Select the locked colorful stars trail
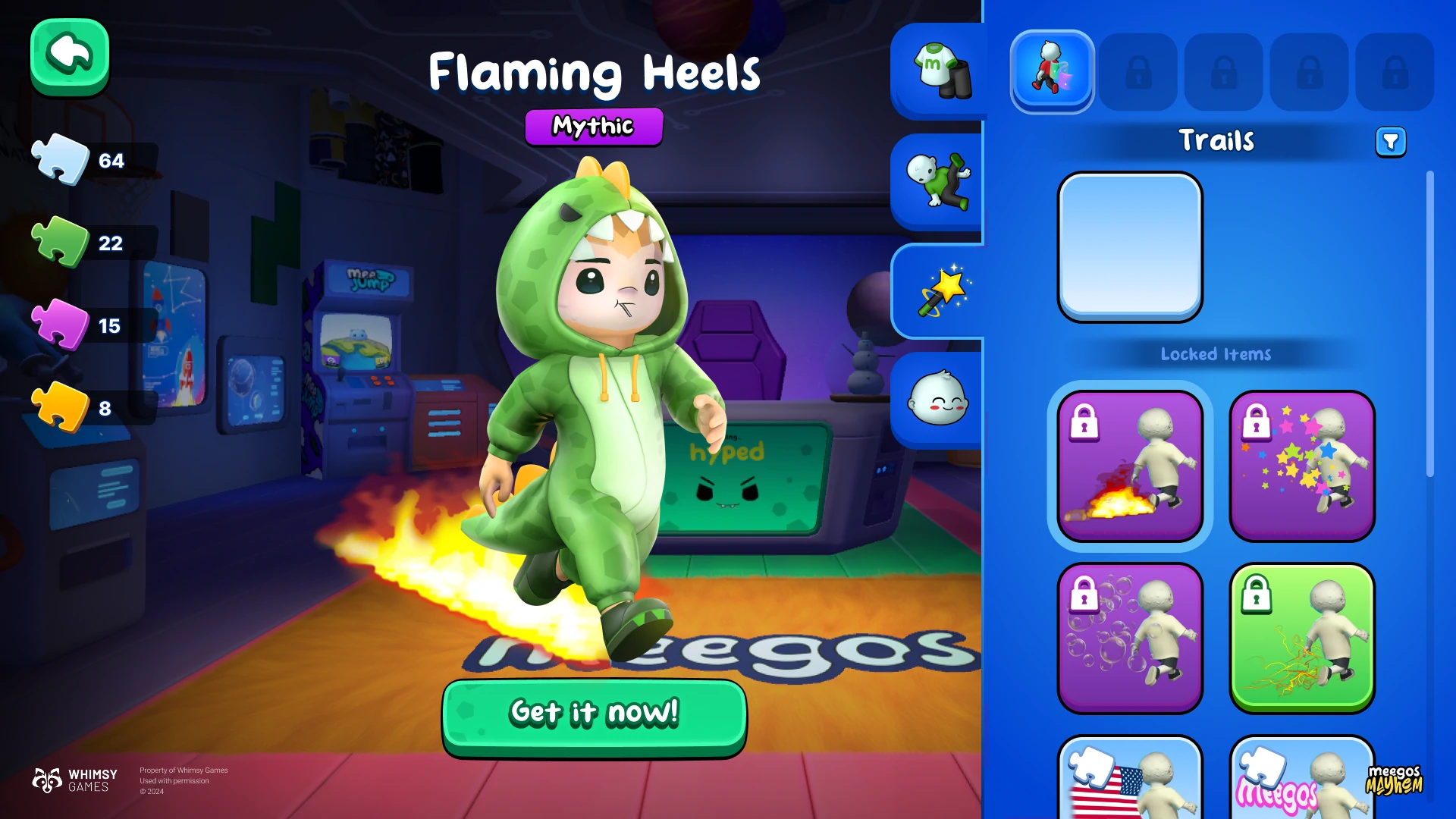1456x819 pixels. (x=1301, y=466)
